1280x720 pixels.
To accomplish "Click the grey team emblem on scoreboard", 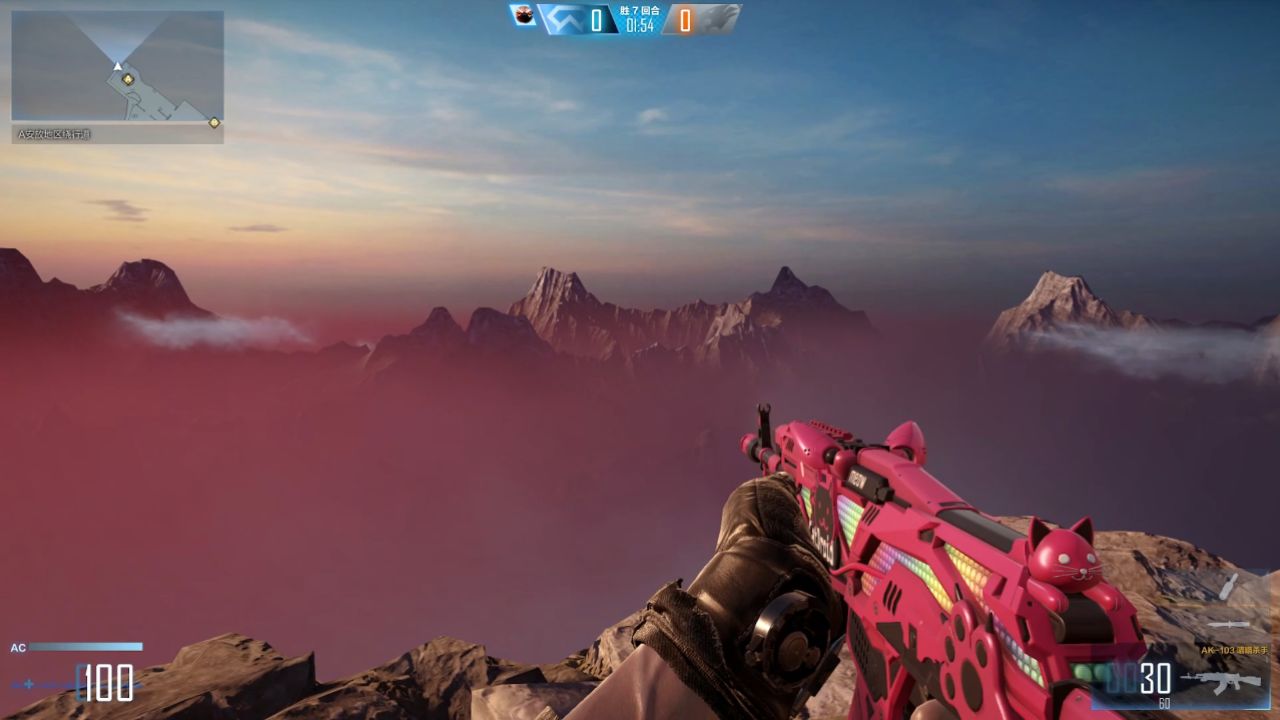I will point(719,19).
